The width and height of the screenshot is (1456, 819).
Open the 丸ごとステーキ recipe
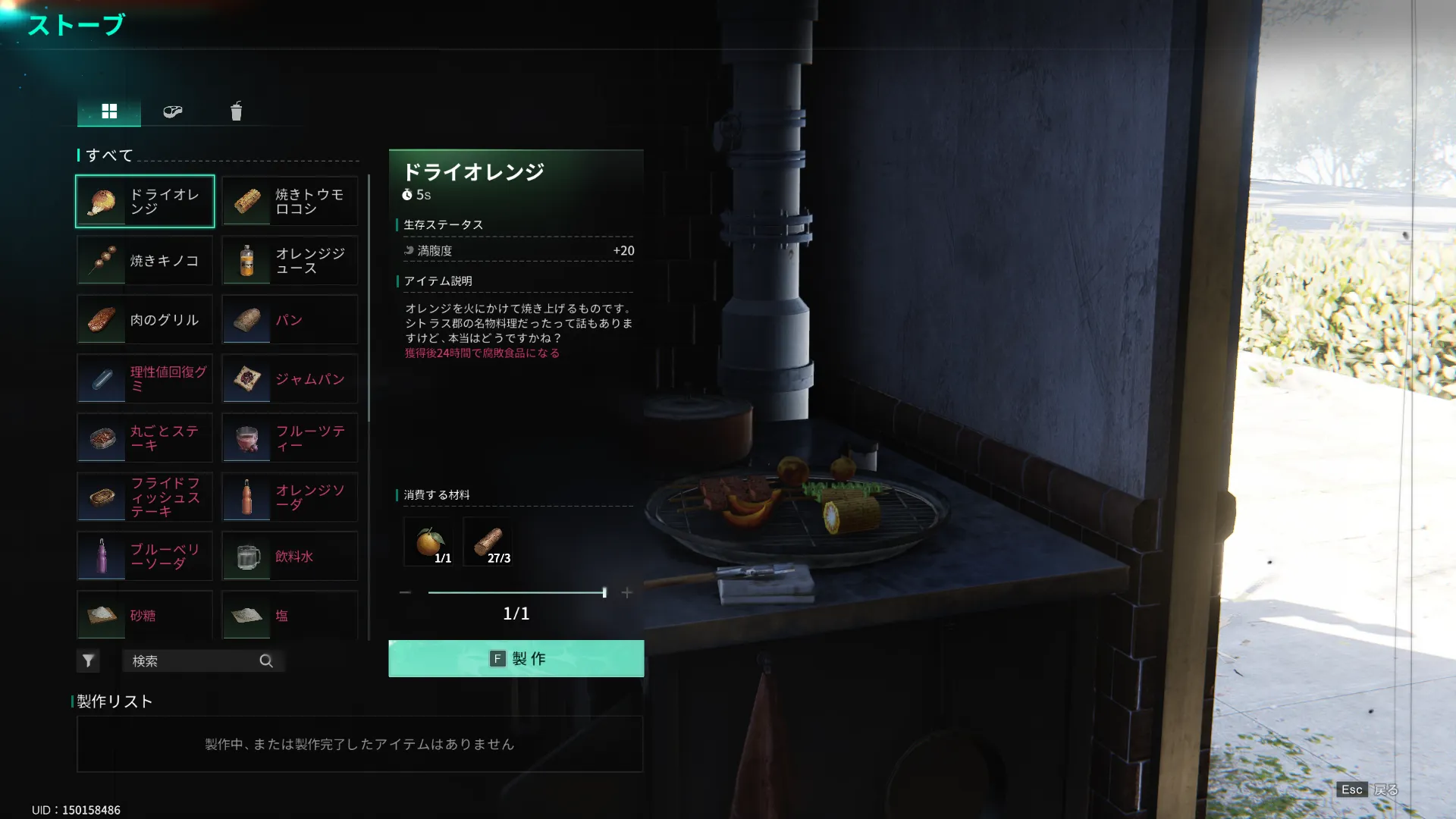tap(145, 438)
